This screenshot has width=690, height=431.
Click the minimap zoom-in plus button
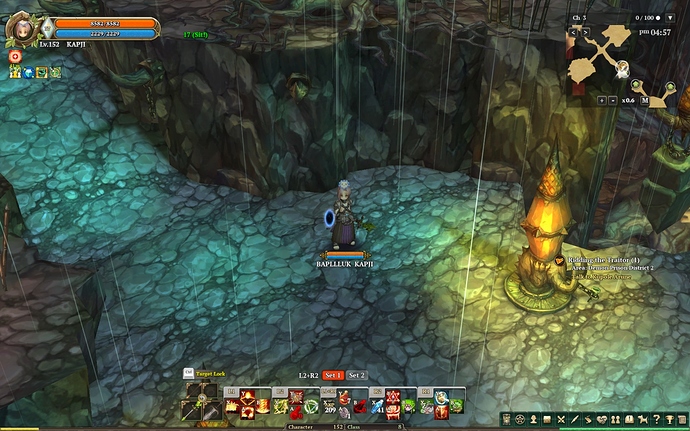pyautogui.click(x=601, y=100)
